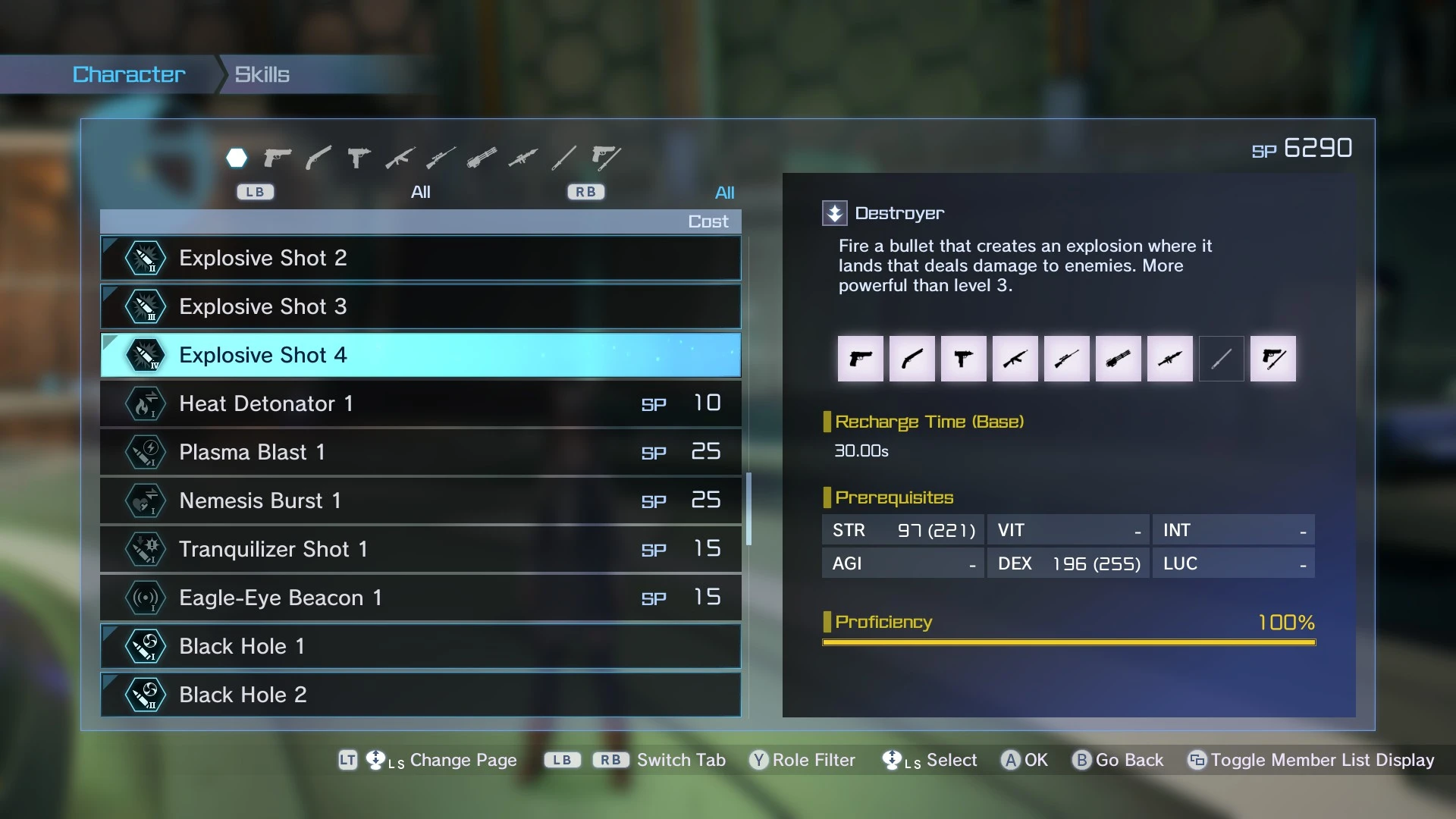1456x819 pixels.
Task: Select the Plasma Blast 1 skill
Action: tap(420, 453)
